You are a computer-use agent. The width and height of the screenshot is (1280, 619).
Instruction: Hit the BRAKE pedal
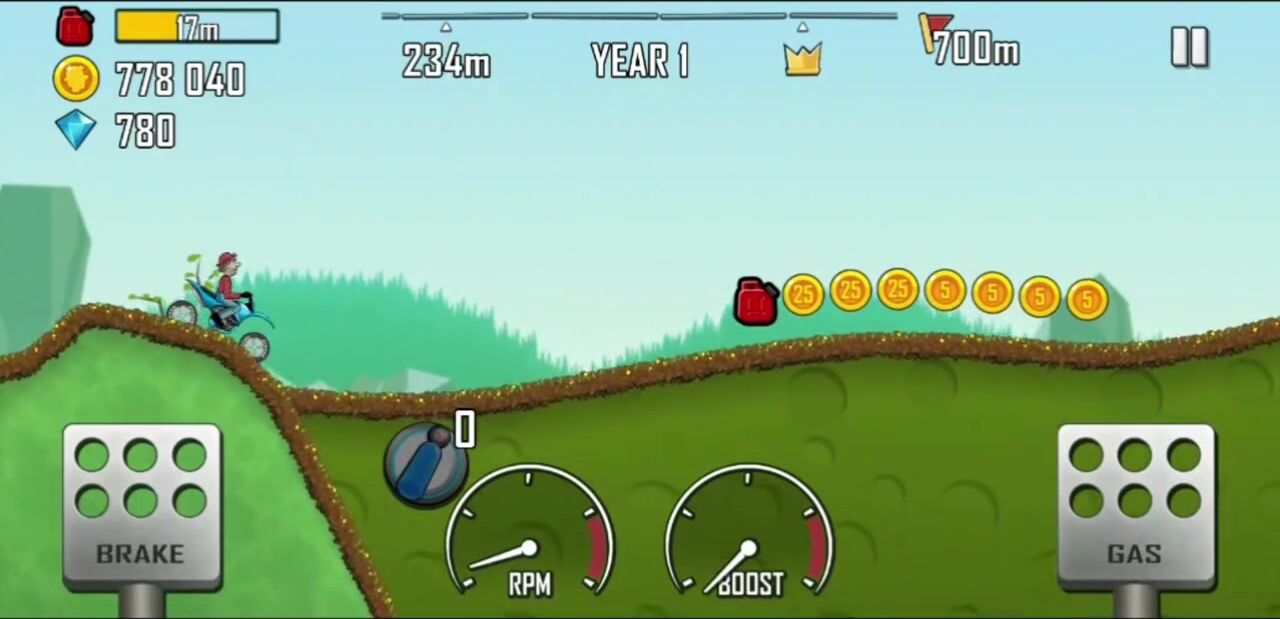click(x=141, y=505)
